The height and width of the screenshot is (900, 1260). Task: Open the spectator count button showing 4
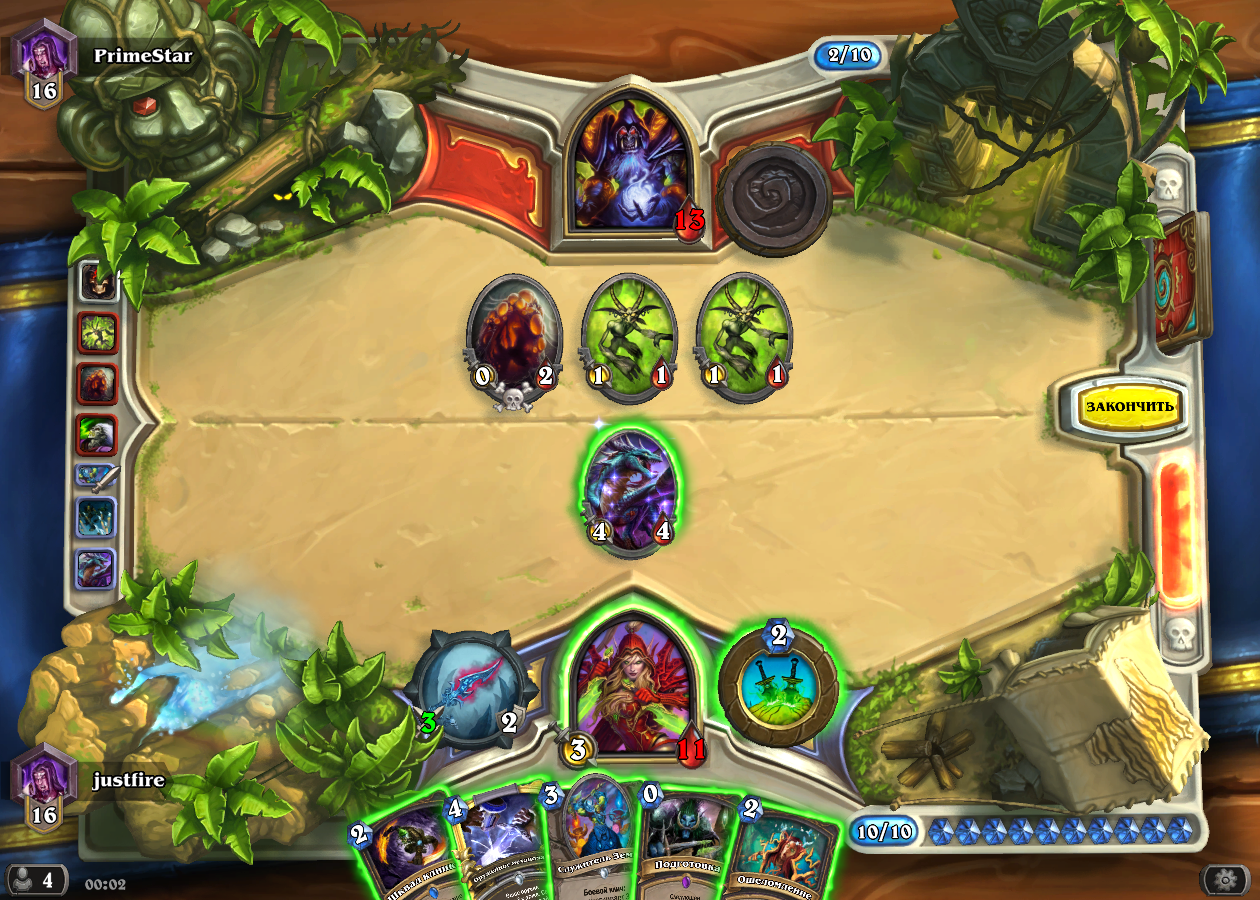pyautogui.click(x=37, y=880)
